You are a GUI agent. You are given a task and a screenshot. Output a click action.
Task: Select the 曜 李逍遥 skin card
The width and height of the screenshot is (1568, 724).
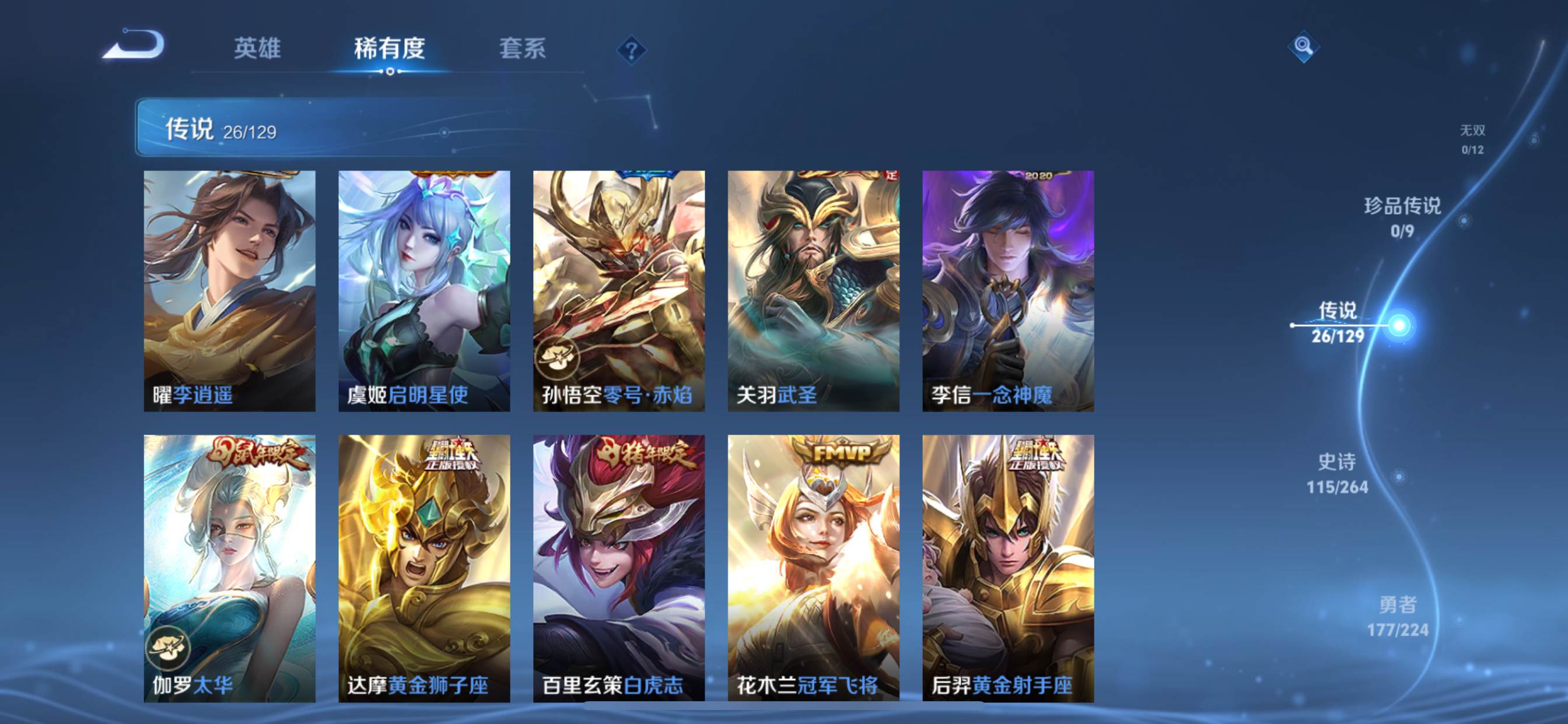coord(229,291)
